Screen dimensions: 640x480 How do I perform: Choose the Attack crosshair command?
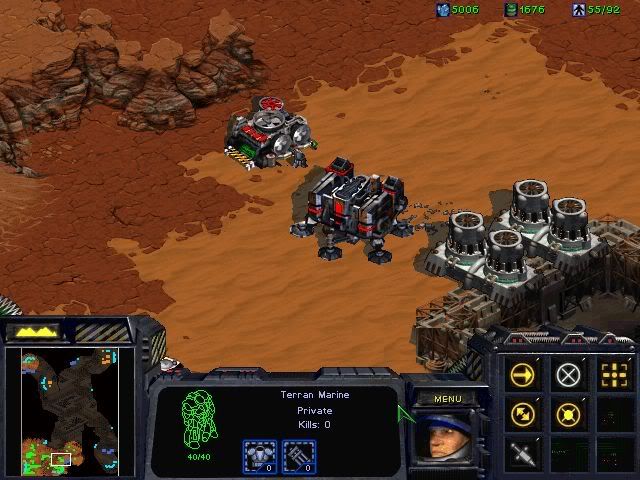[x=612, y=375]
